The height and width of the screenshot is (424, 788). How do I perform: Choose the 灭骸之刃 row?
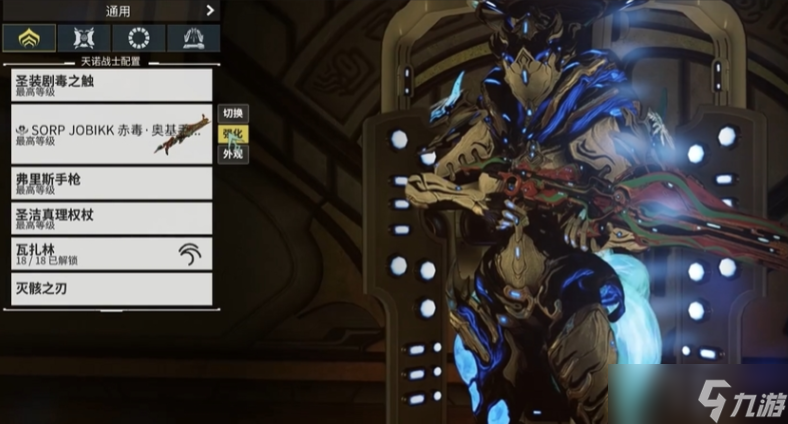[111, 289]
